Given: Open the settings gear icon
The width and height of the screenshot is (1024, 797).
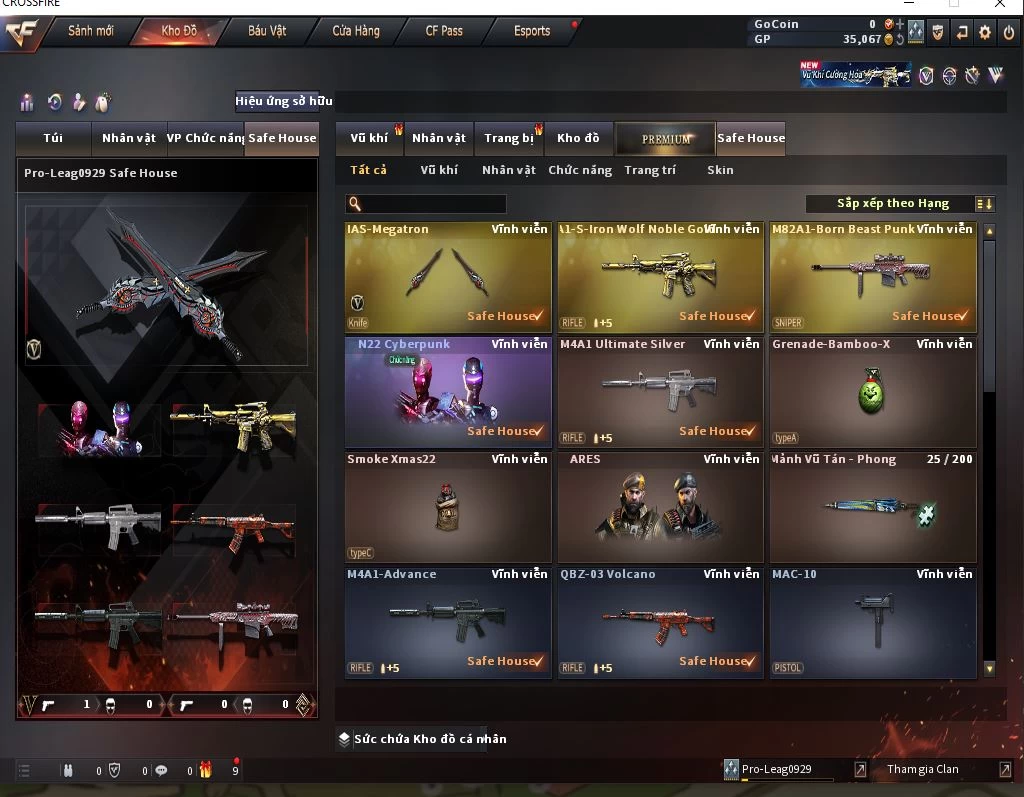Looking at the screenshot, I should coord(985,32).
